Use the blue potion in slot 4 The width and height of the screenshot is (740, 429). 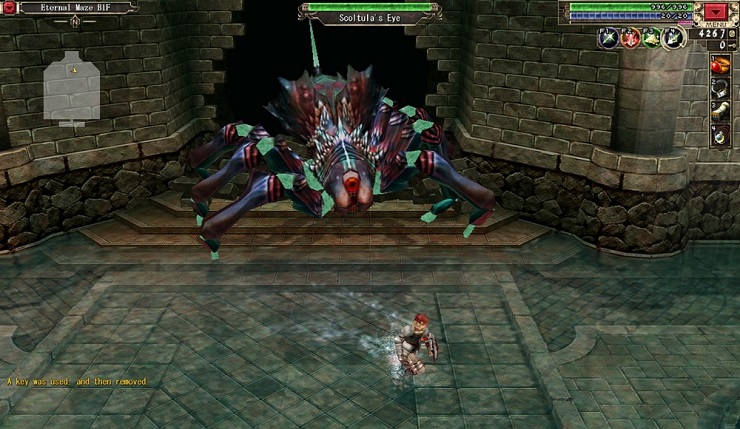[719, 135]
